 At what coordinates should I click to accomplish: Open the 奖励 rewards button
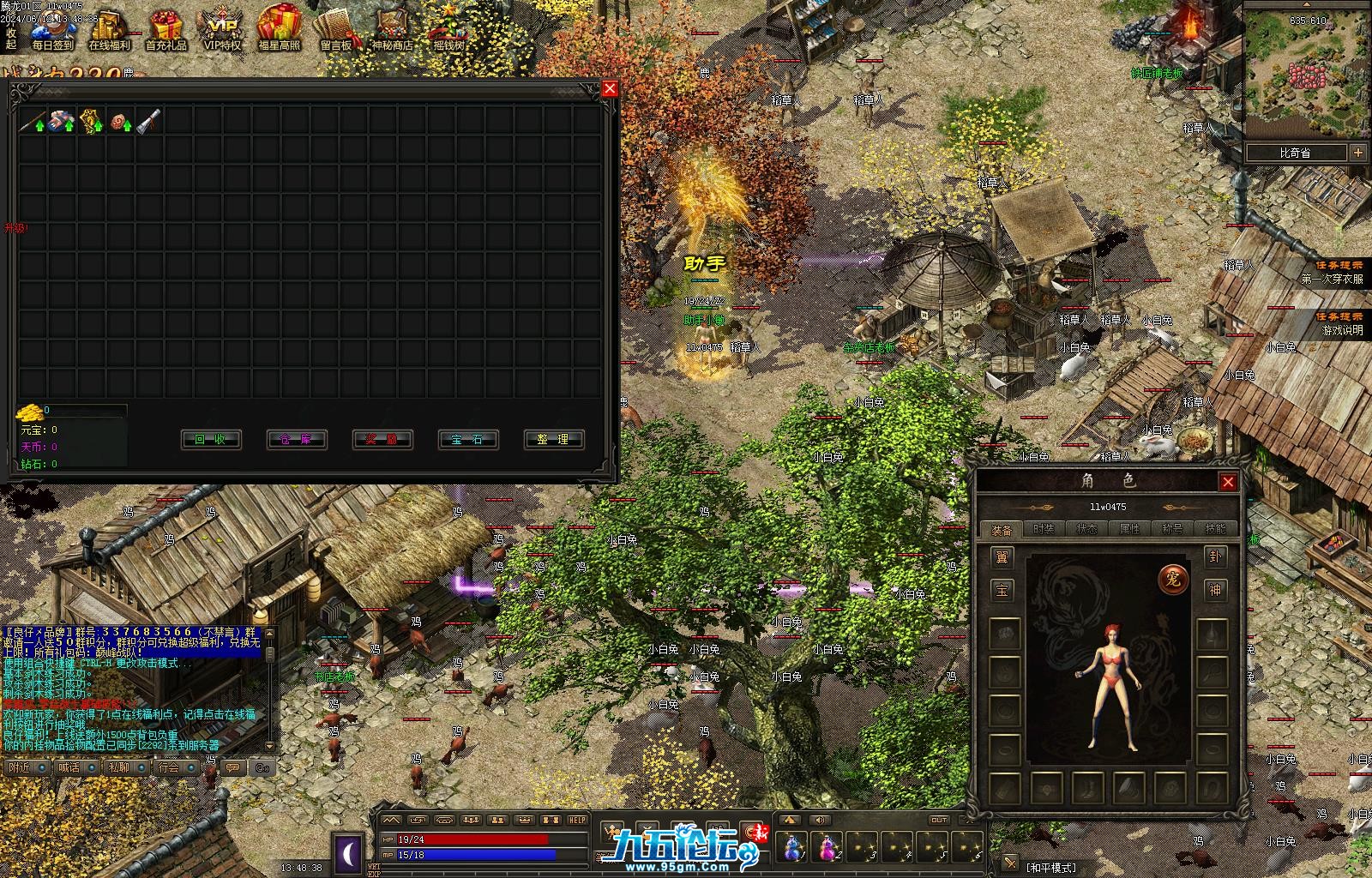(x=382, y=440)
